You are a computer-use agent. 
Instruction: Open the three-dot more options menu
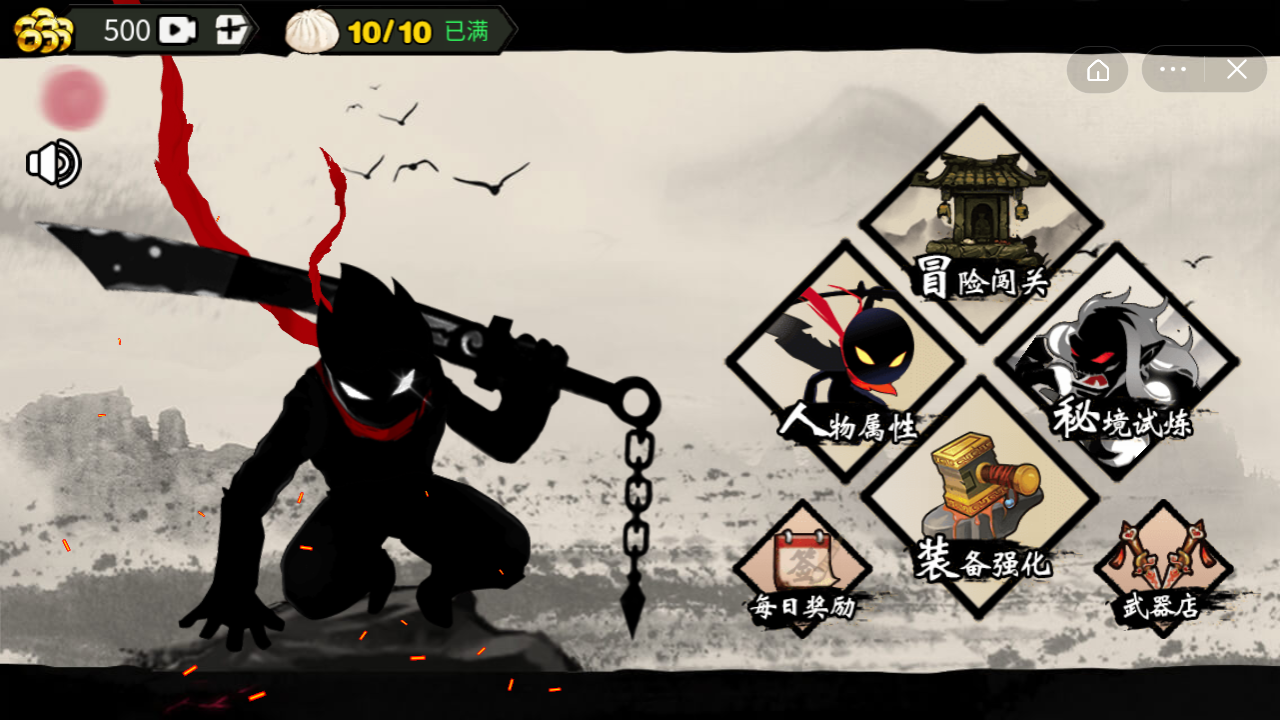click(x=1173, y=70)
